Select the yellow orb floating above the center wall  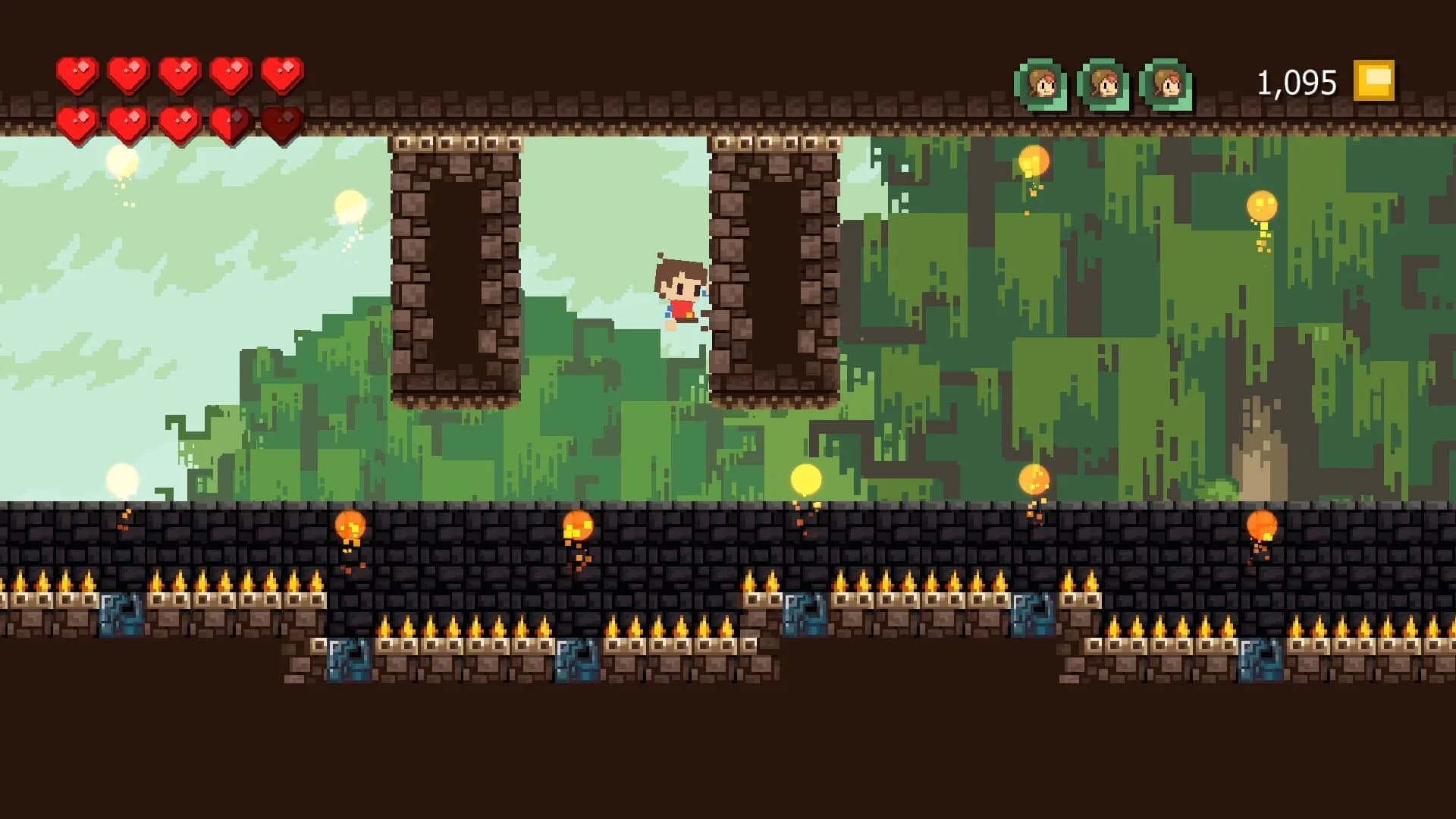805,480
